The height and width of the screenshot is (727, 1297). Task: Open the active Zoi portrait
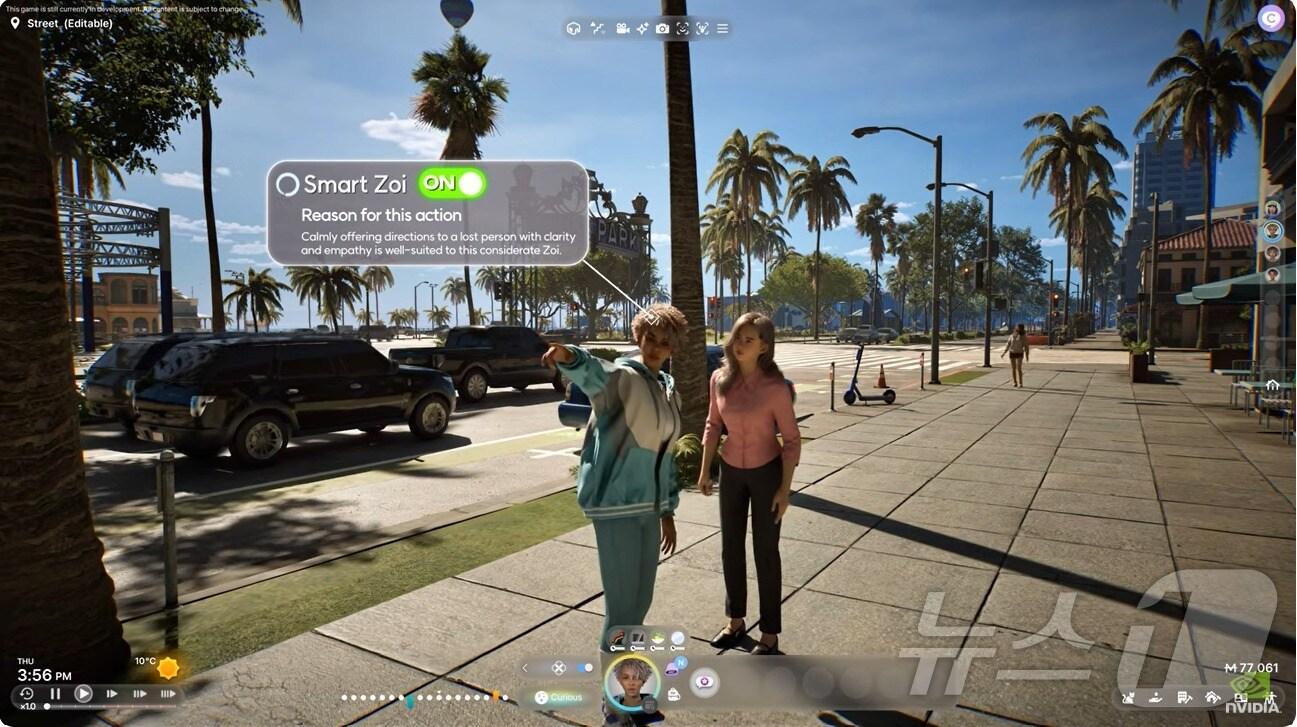coord(632,682)
